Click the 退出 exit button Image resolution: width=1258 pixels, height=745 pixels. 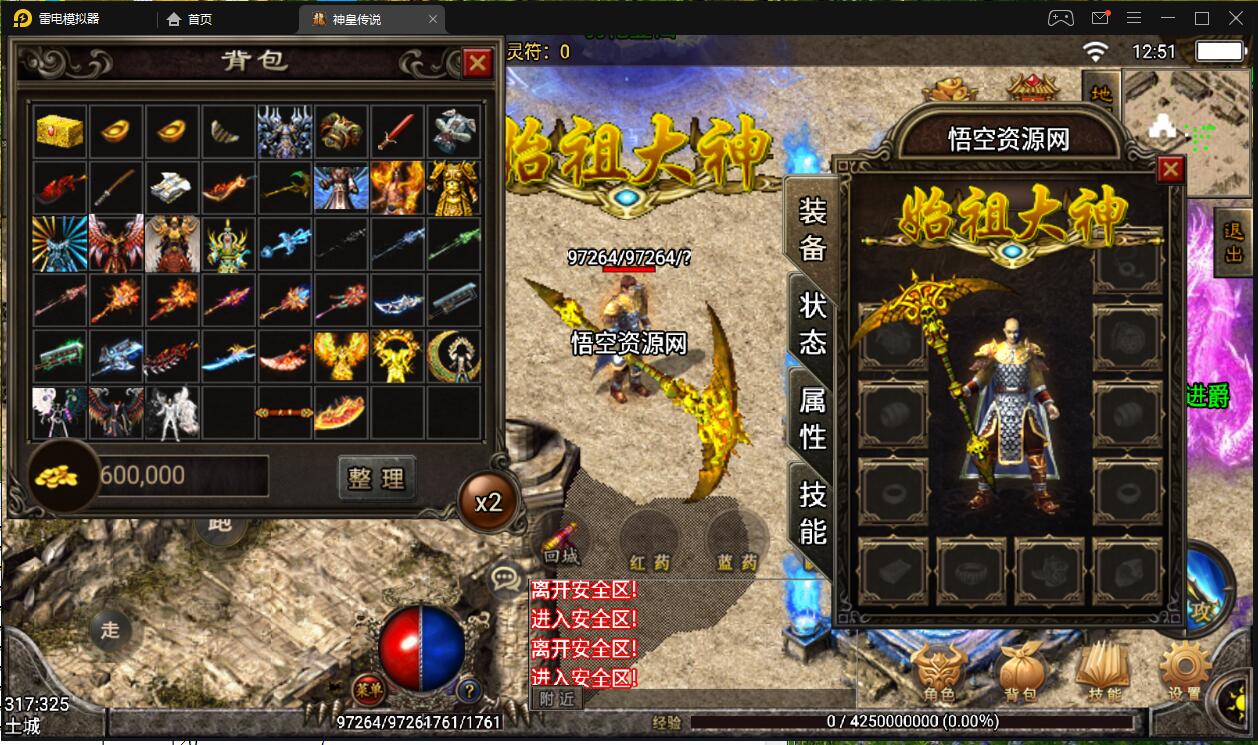[x=1234, y=242]
